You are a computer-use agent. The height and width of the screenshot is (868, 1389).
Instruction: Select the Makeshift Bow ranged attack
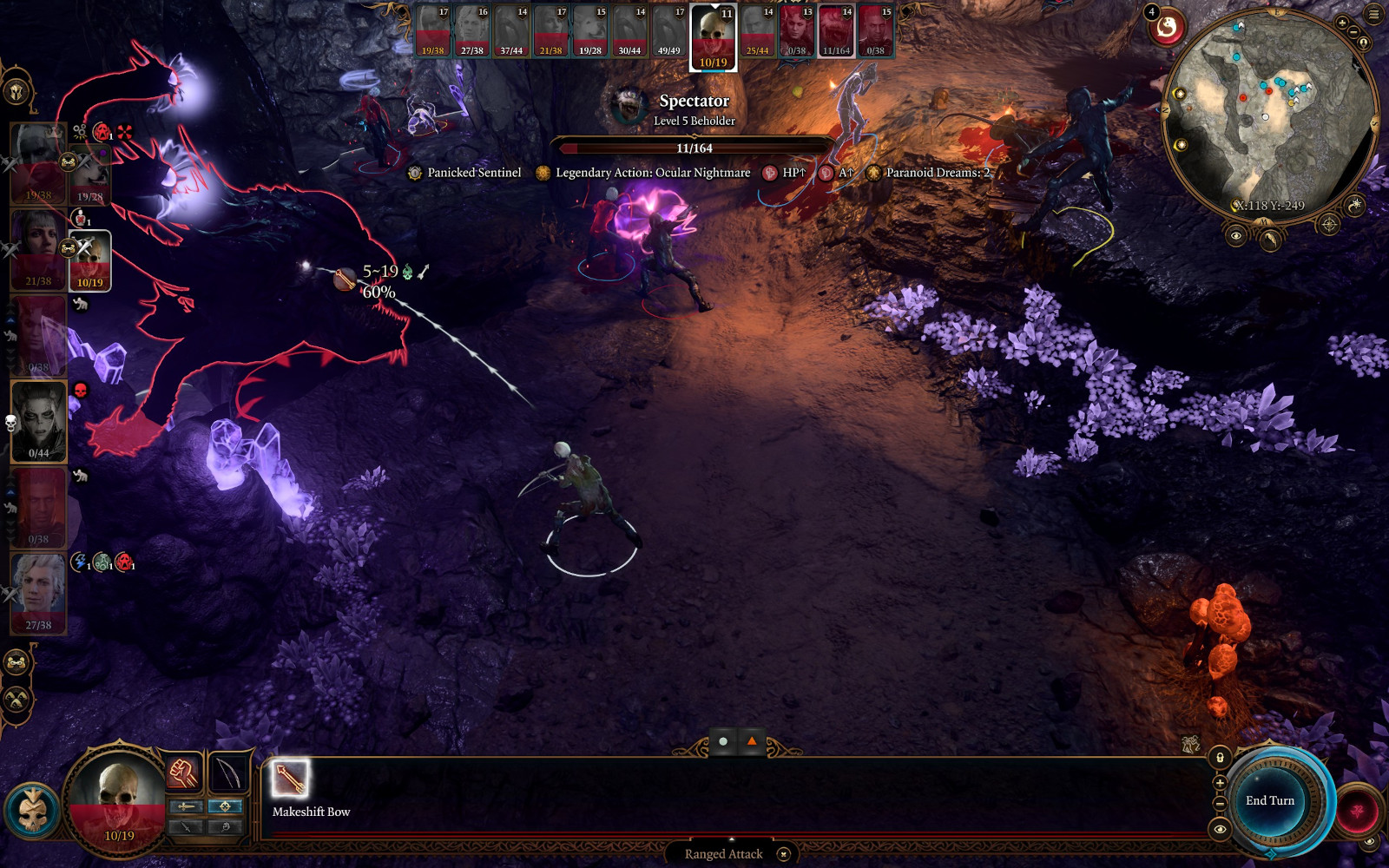(x=290, y=779)
